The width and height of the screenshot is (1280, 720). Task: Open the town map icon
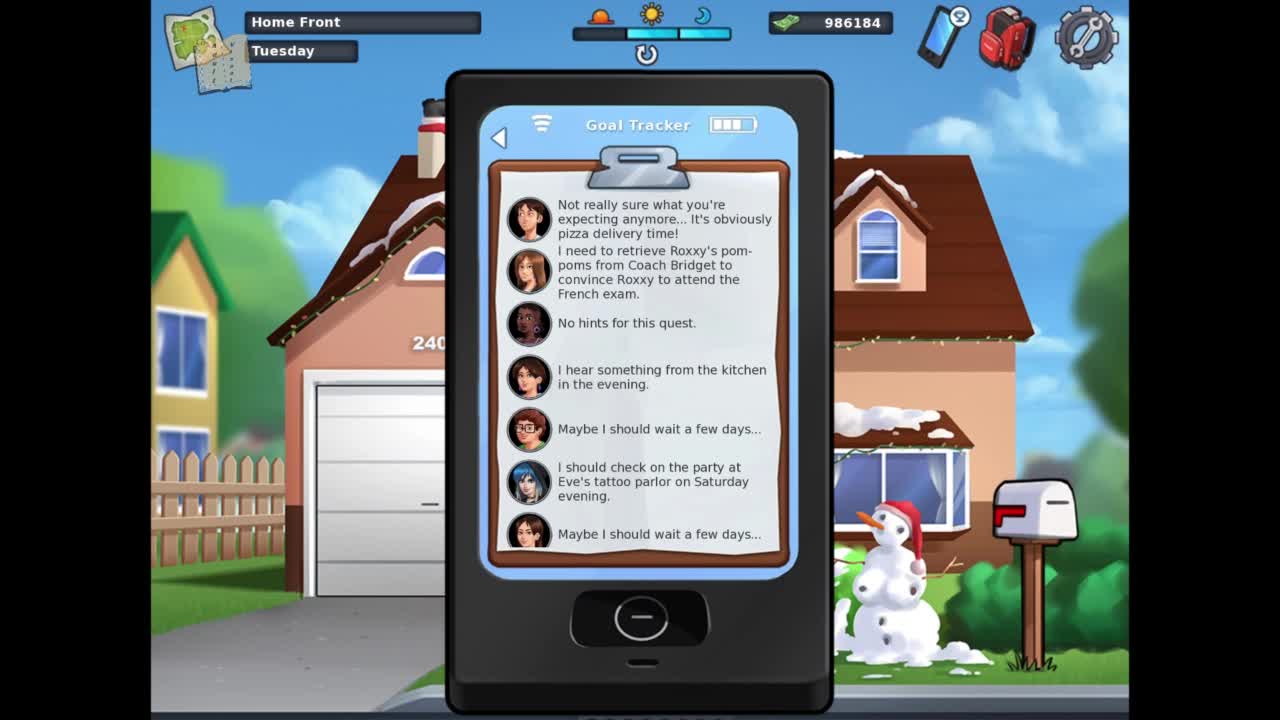tap(207, 49)
